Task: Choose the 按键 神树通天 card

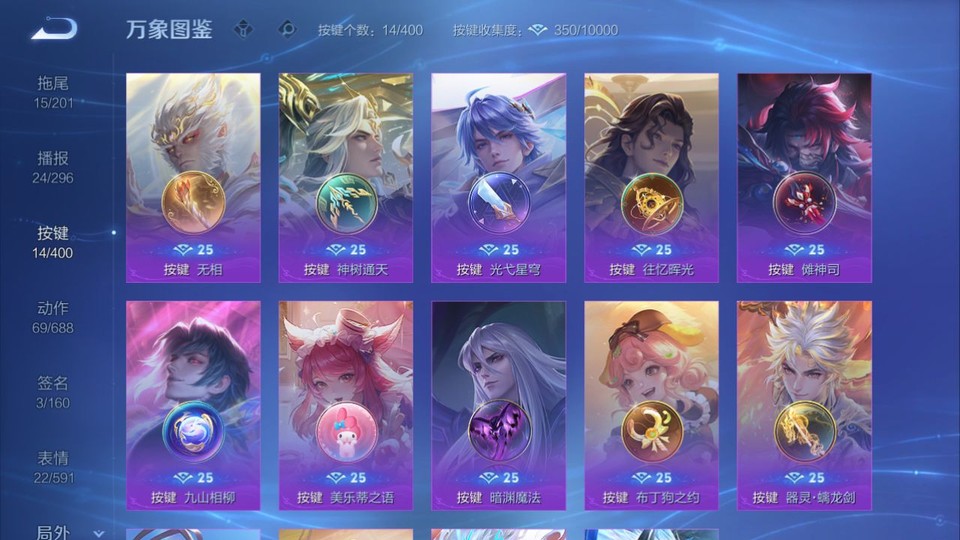Action: coord(346,177)
